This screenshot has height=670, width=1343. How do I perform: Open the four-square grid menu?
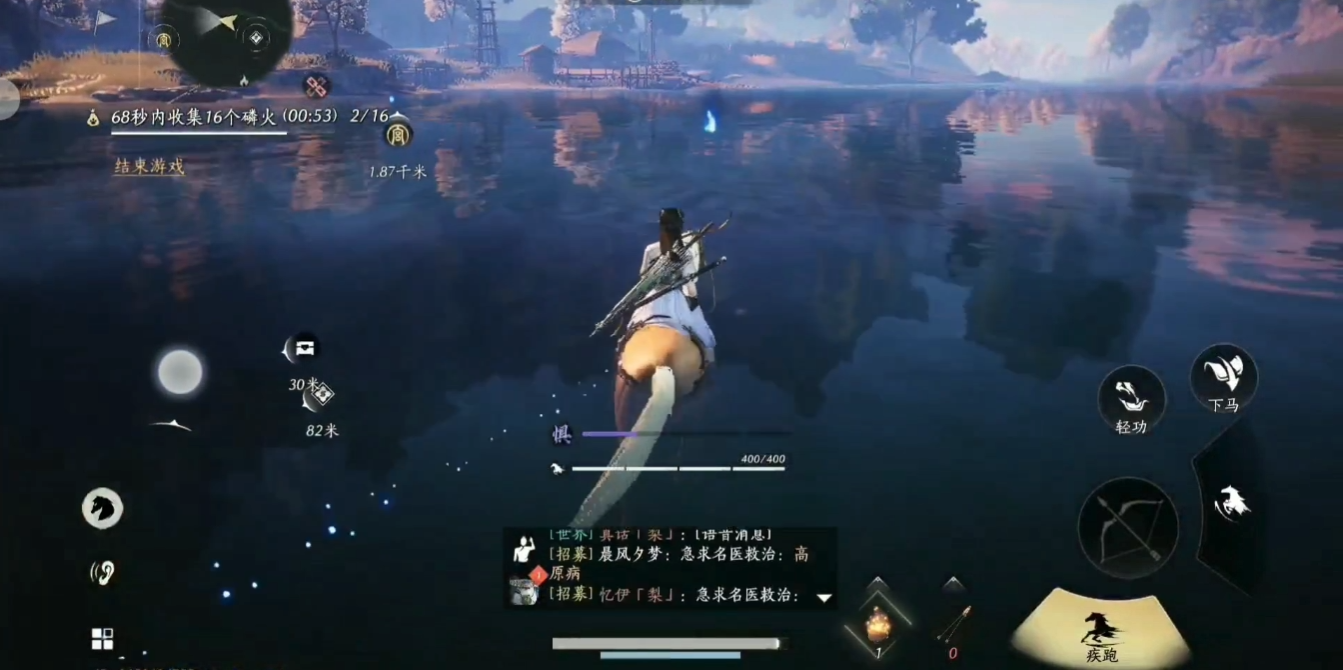tap(102, 639)
